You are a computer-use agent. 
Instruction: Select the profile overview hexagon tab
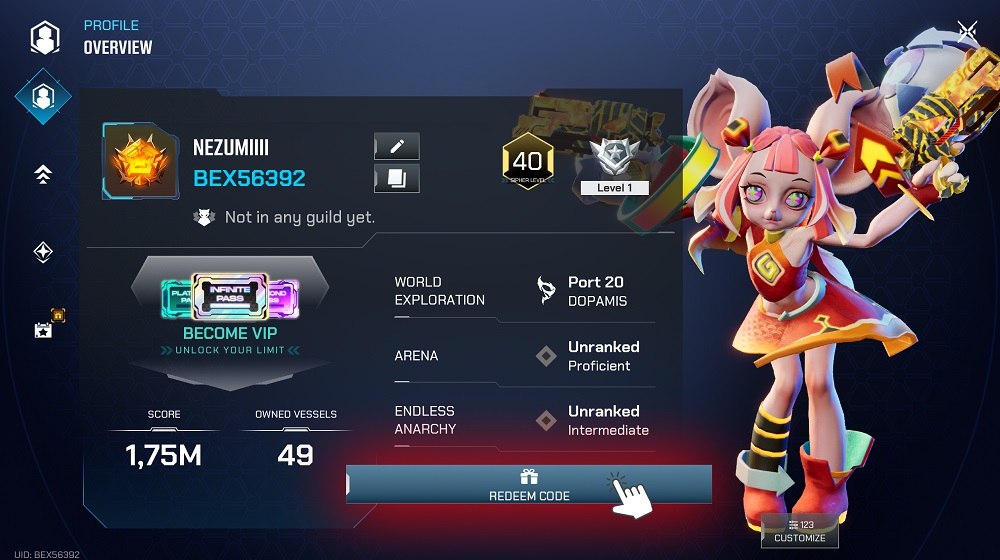pos(43,97)
